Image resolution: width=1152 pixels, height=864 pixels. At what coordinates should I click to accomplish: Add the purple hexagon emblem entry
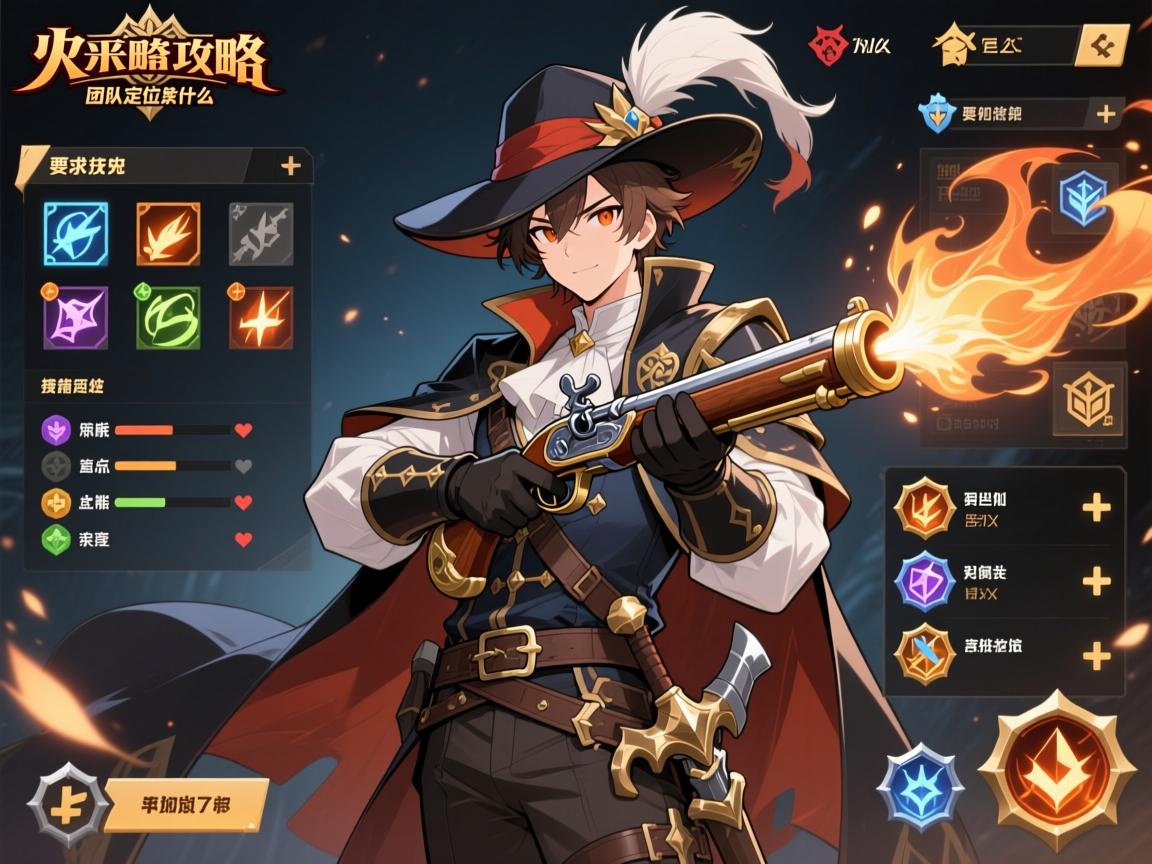pos(1097,581)
